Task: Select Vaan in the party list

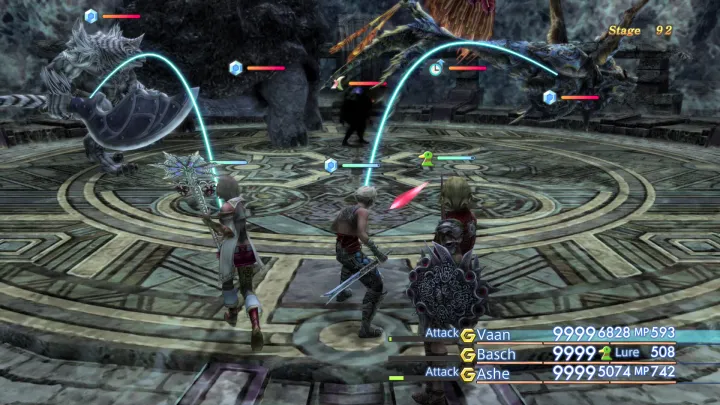Action: pyautogui.click(x=495, y=334)
